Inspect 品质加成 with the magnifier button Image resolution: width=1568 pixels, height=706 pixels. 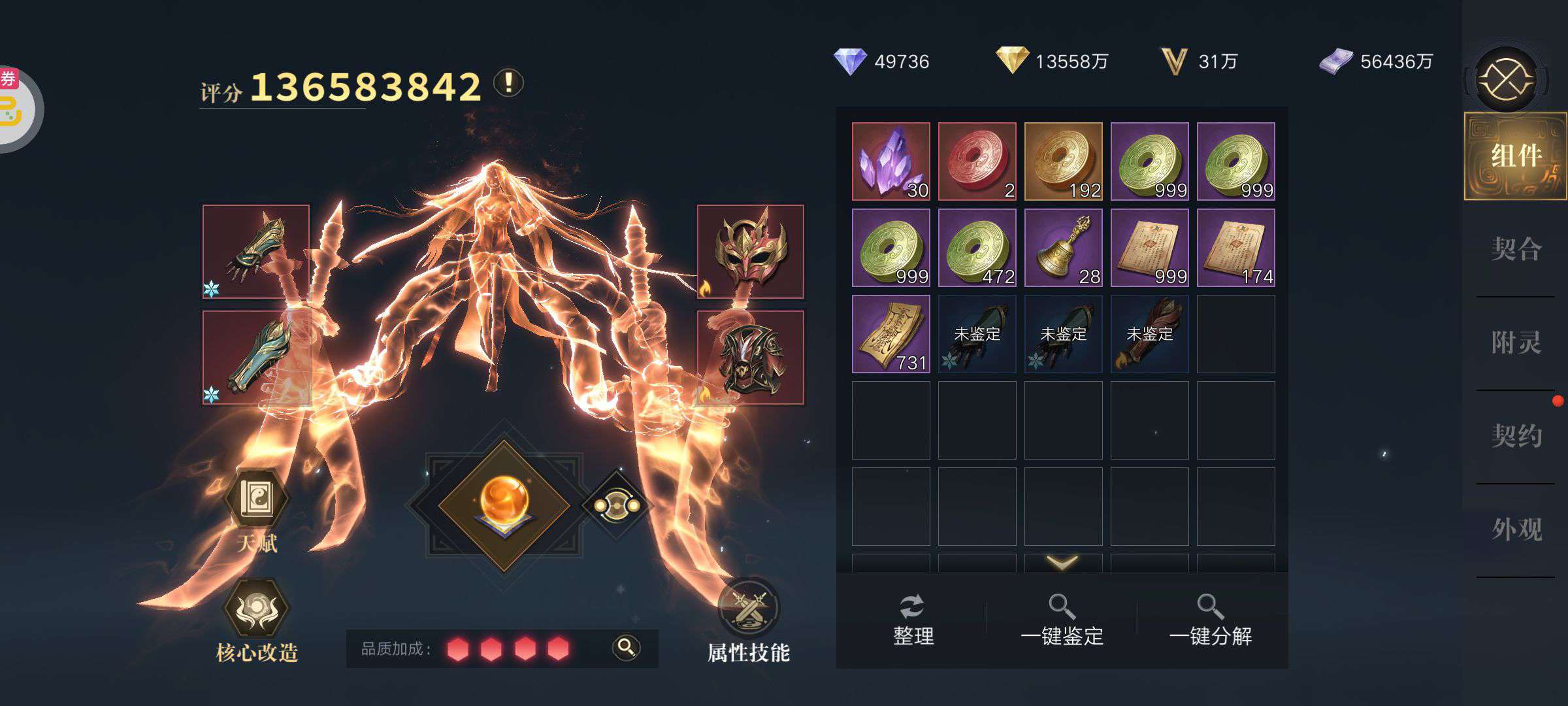coord(626,648)
